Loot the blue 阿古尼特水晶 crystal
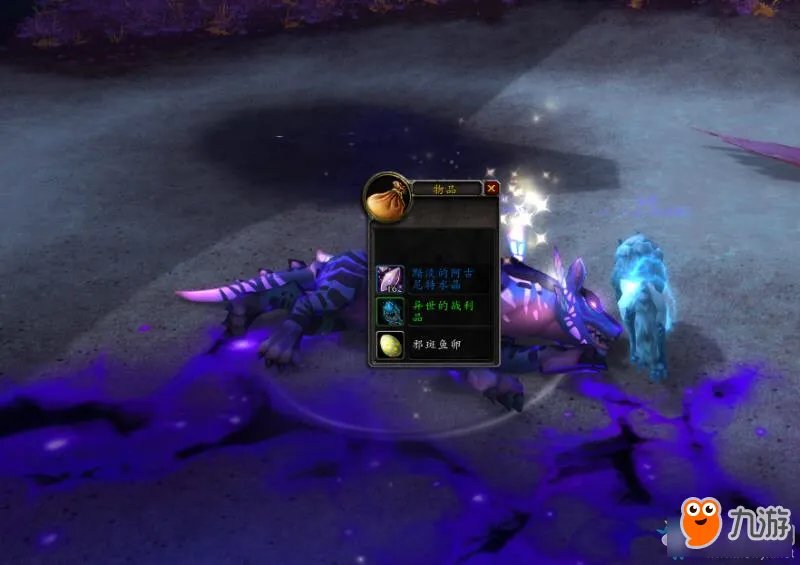Viewport: 800px width, 565px height. tap(390, 279)
